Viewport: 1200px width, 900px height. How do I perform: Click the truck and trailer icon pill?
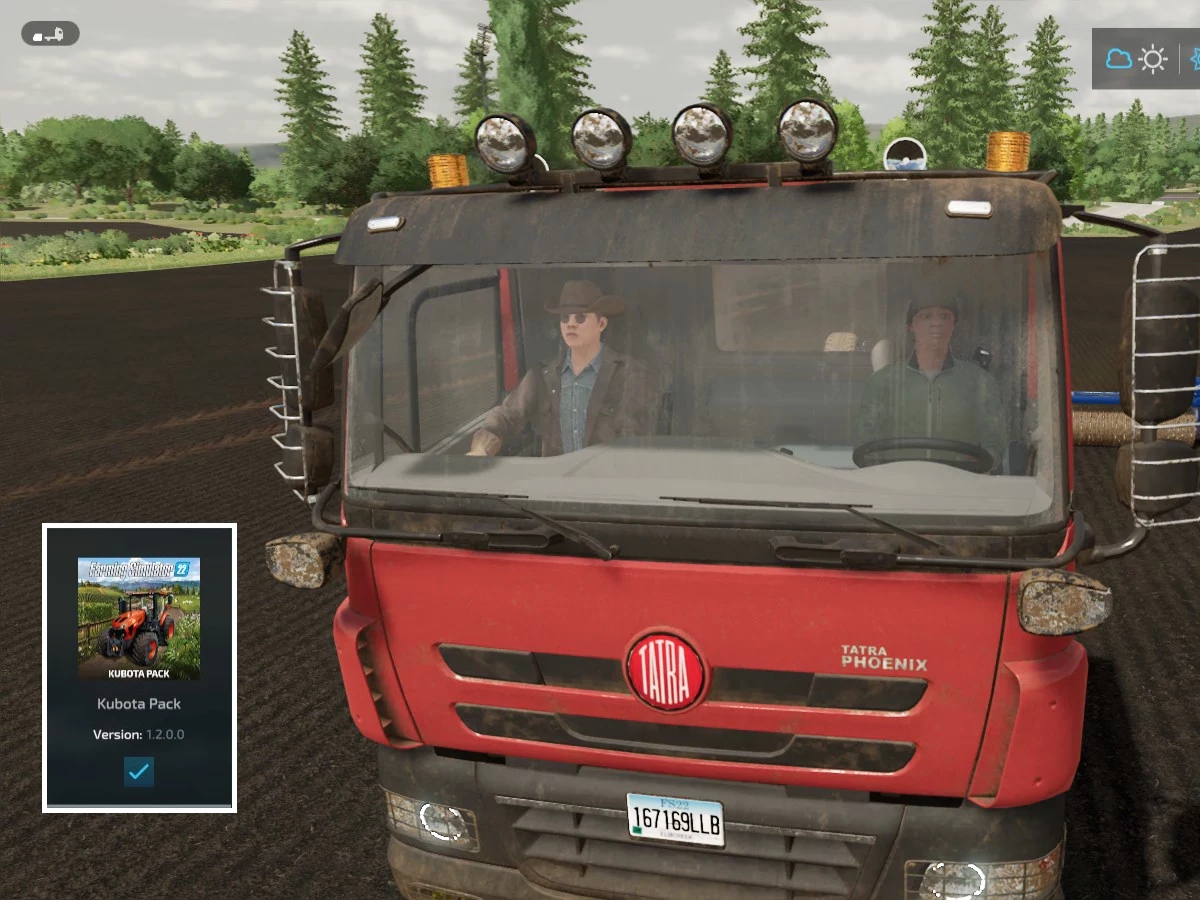tap(50, 34)
